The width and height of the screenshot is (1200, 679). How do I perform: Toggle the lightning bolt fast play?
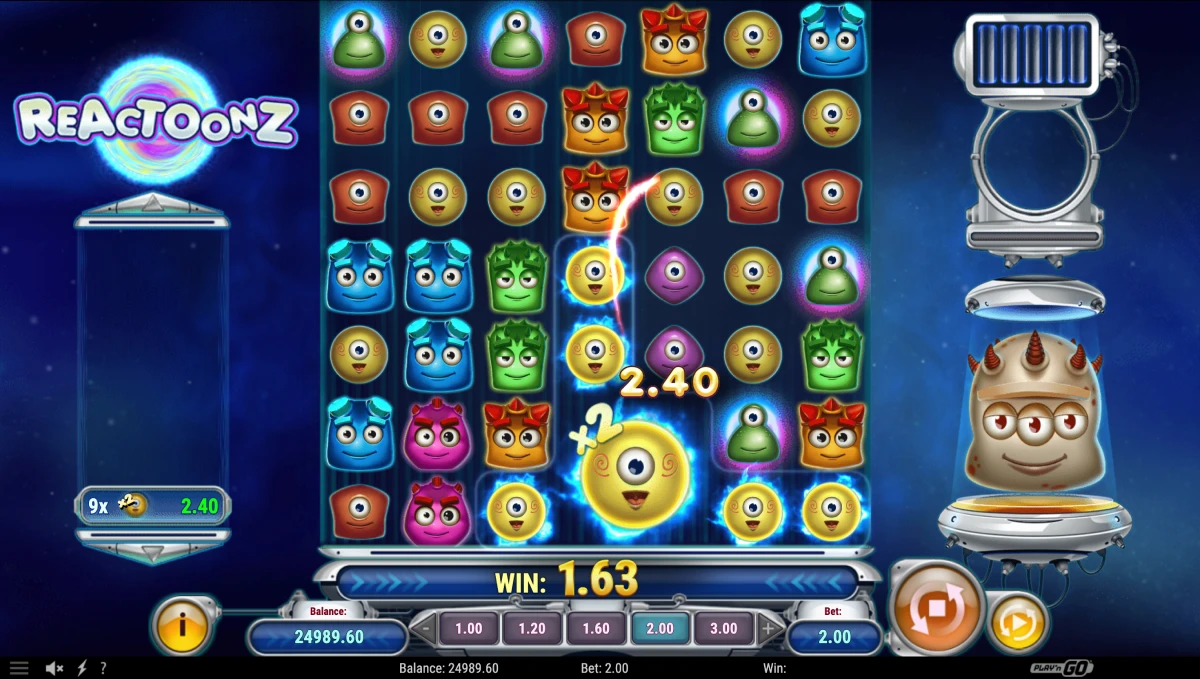(x=82, y=668)
